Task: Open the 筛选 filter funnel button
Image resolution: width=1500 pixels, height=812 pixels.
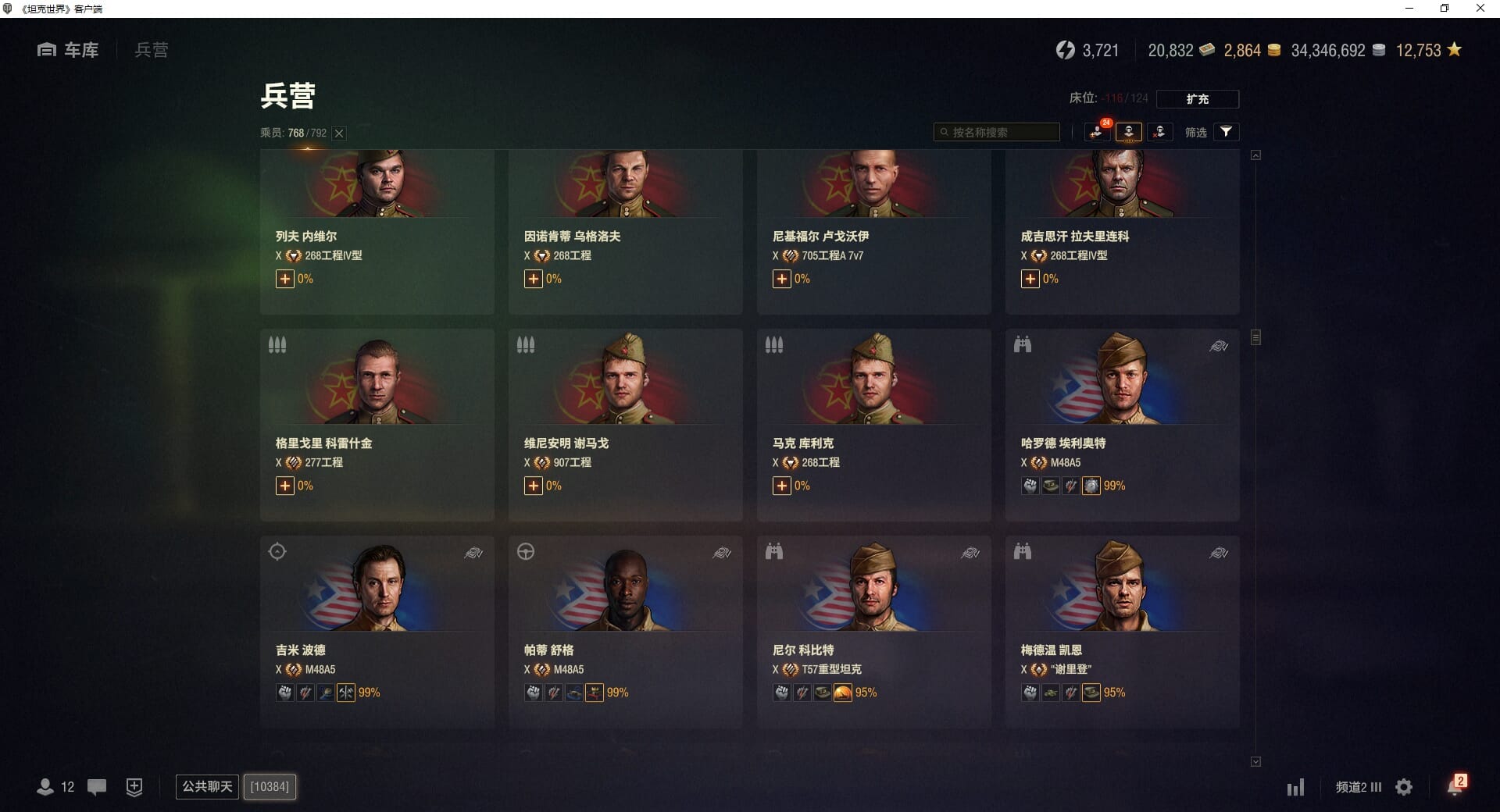Action: [1226, 132]
